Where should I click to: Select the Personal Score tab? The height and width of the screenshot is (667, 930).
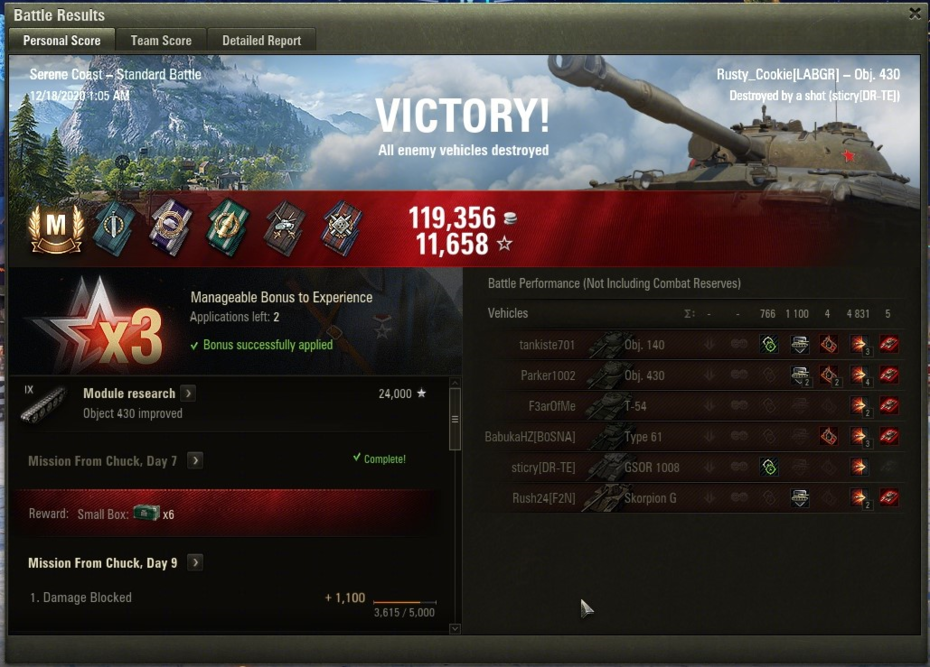(61, 40)
